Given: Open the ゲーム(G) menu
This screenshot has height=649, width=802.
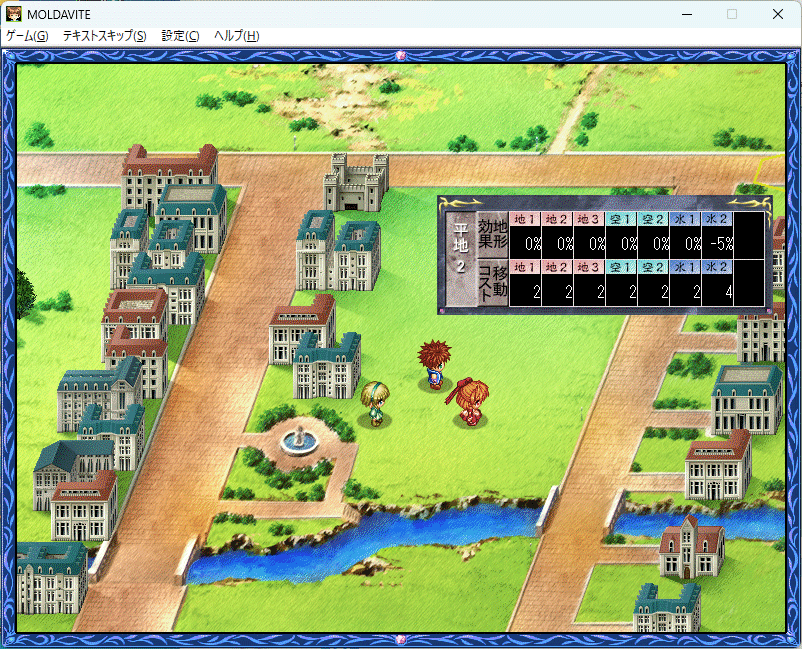Looking at the screenshot, I should tap(27, 36).
